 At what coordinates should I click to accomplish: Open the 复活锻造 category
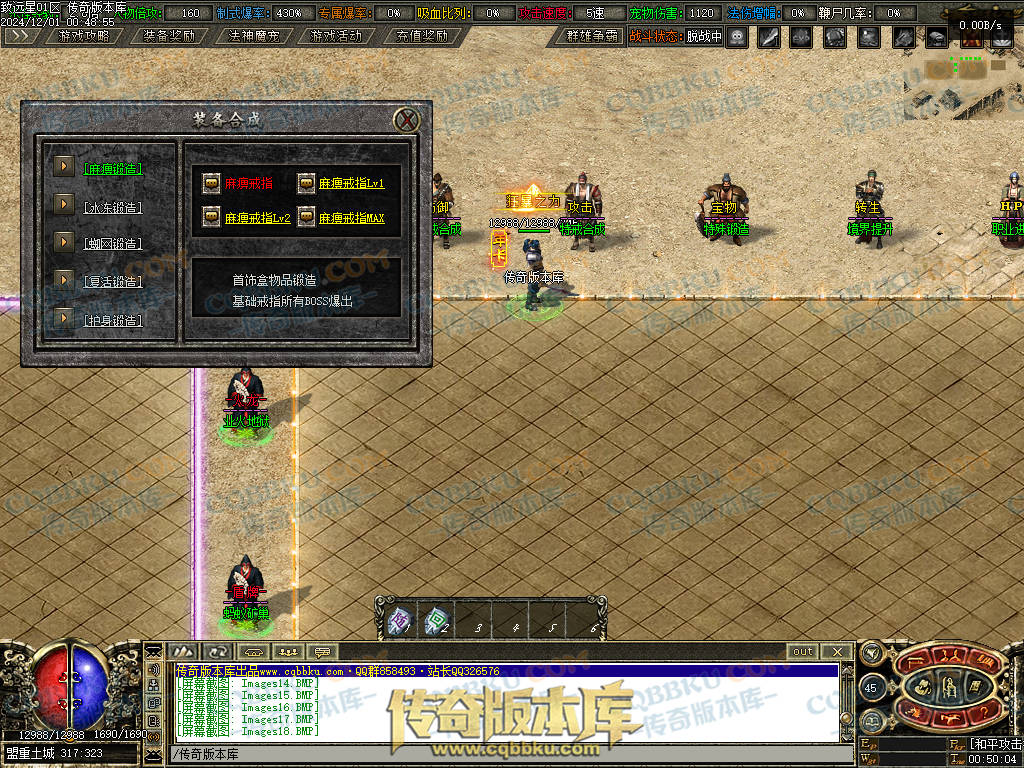click(113, 282)
